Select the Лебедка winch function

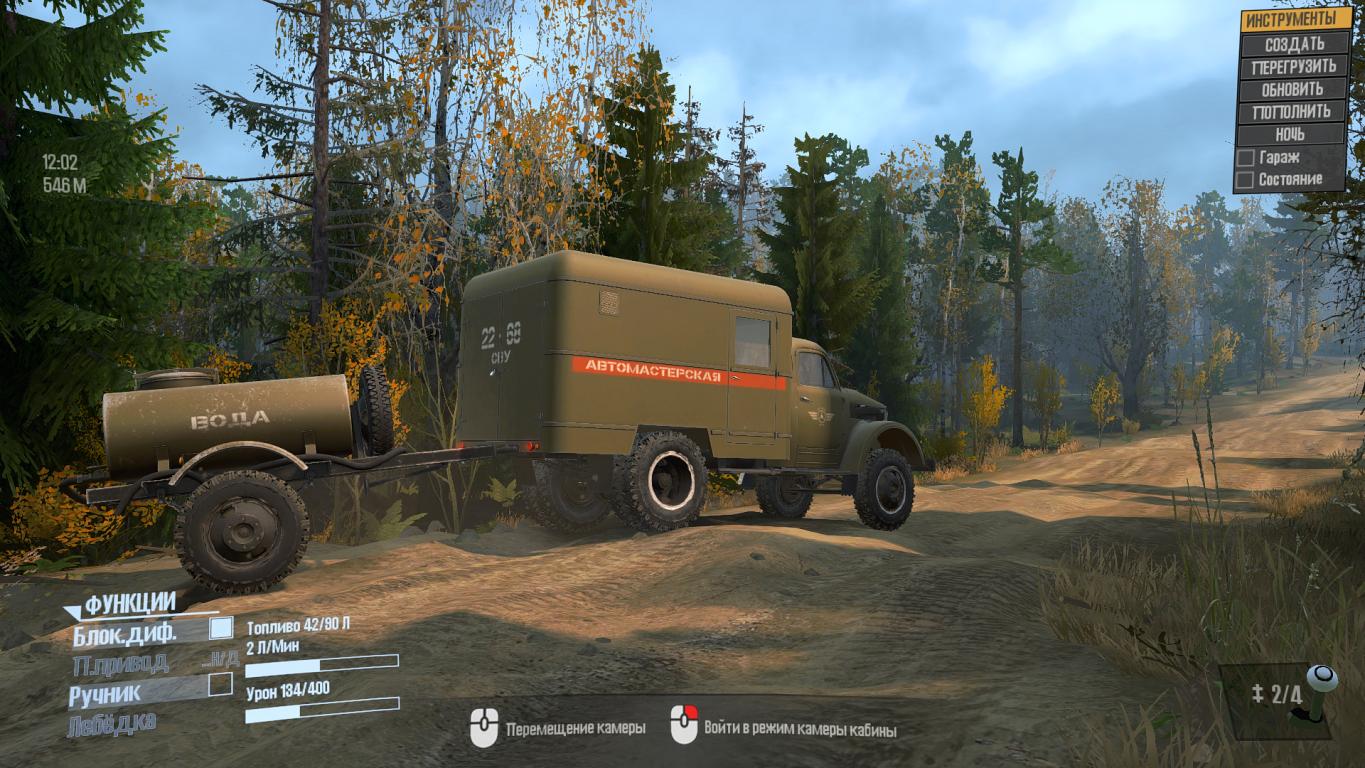point(113,724)
